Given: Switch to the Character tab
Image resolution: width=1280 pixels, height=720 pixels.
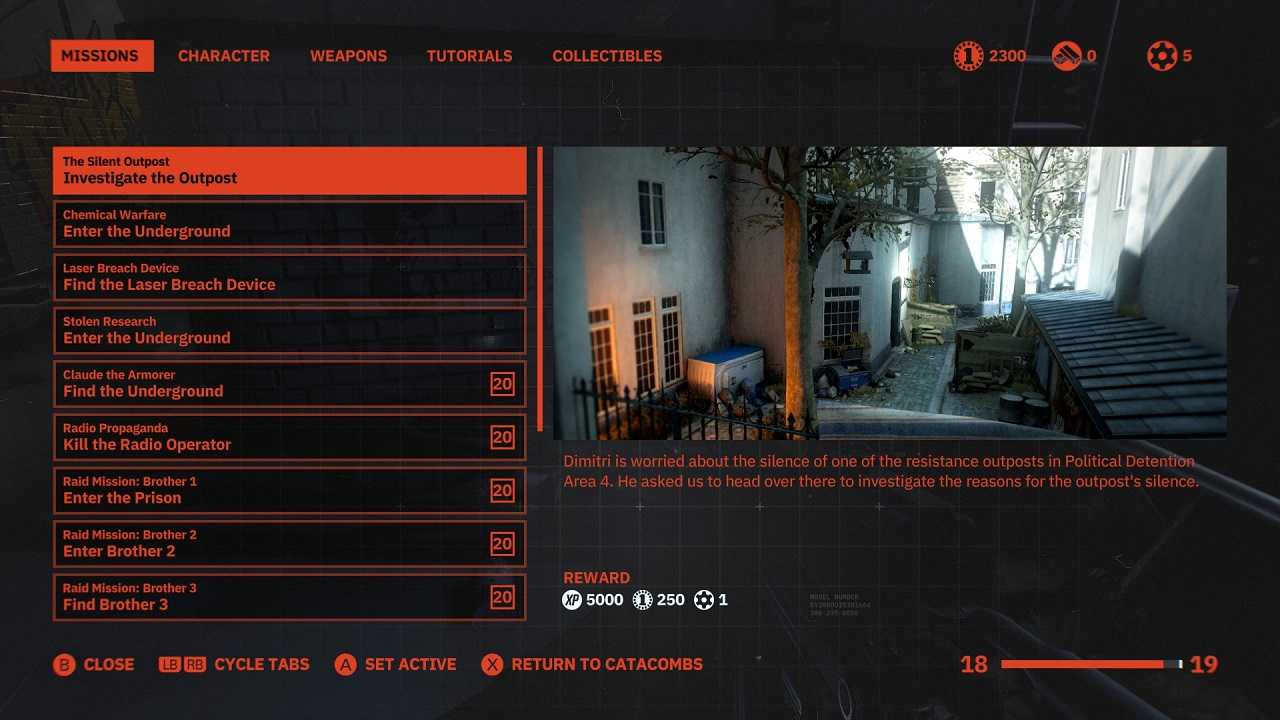Looking at the screenshot, I should (223, 56).
